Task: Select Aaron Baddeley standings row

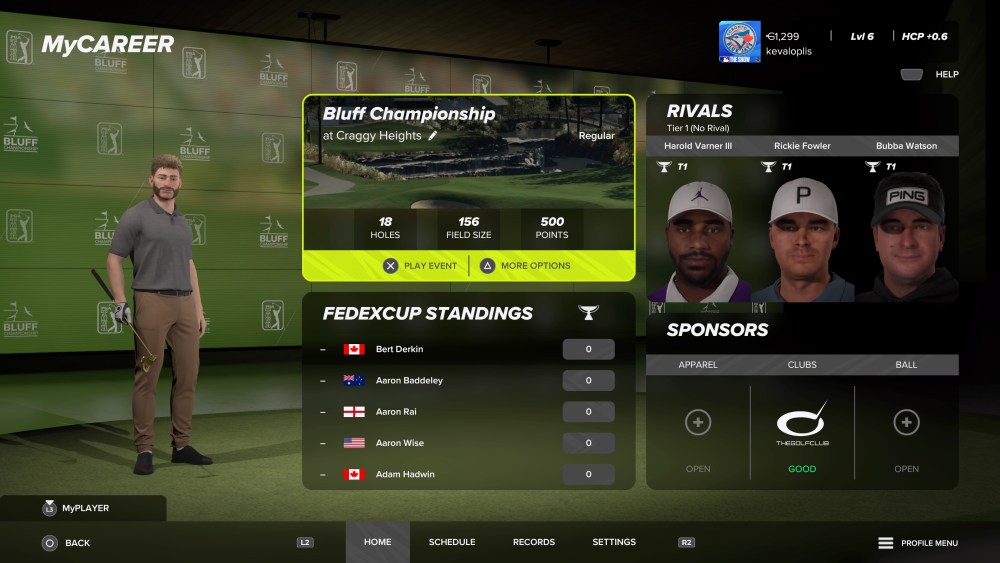Action: point(468,380)
